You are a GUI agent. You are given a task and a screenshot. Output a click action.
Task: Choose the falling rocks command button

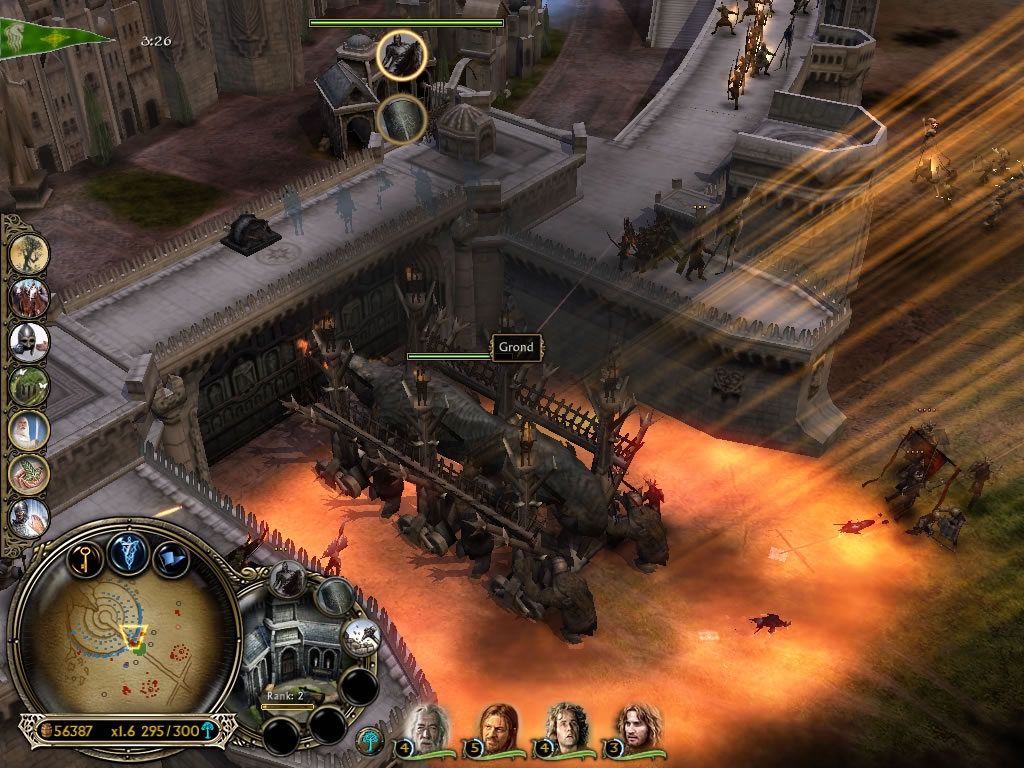(x=360, y=636)
